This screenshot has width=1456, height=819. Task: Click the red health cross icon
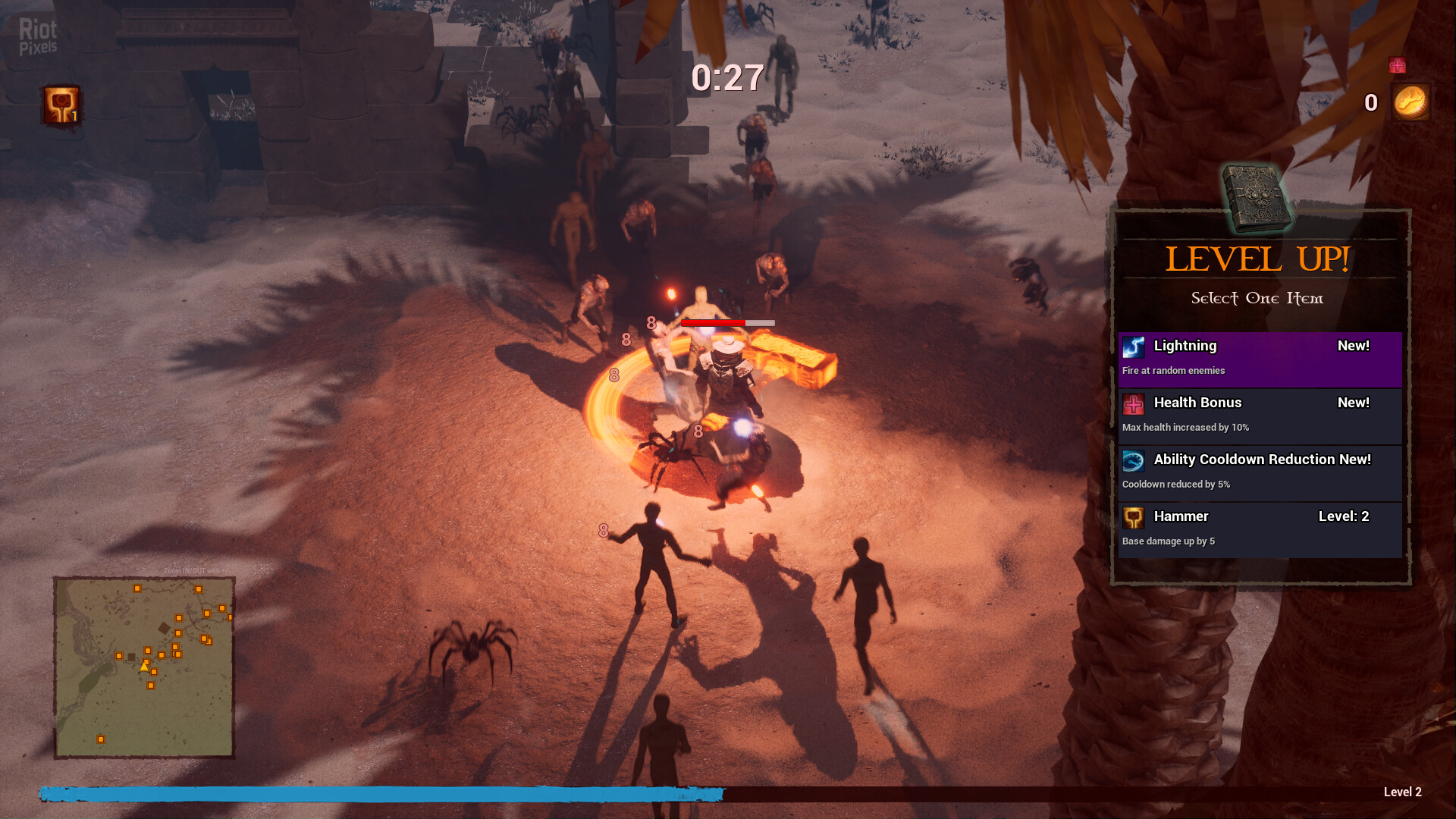[x=1397, y=66]
